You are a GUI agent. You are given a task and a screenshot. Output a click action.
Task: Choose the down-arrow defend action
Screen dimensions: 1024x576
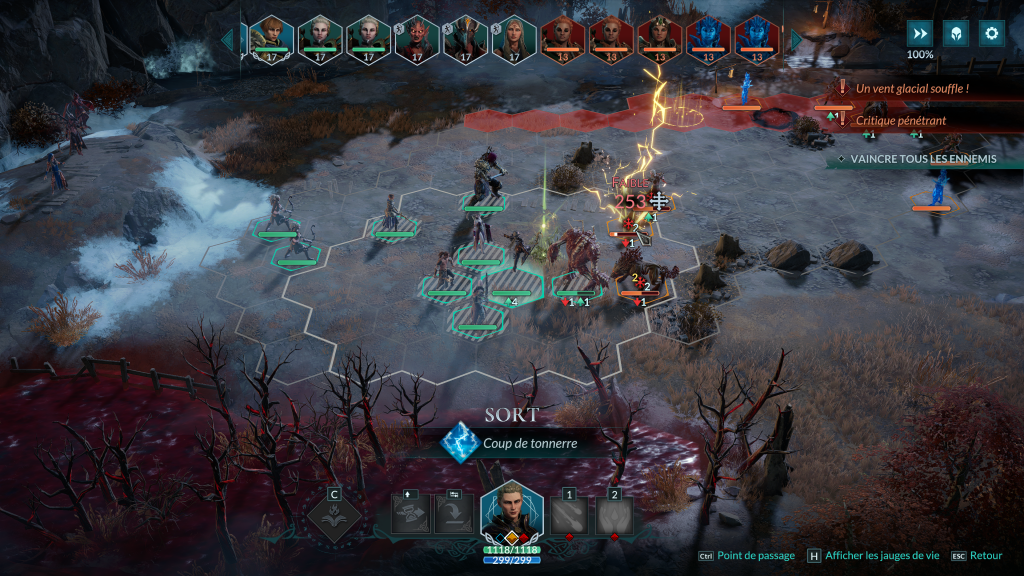(454, 516)
